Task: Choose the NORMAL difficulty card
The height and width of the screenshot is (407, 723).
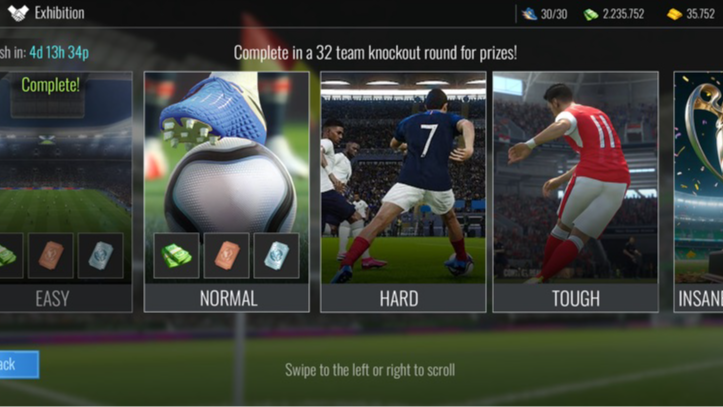Action: coord(228,191)
